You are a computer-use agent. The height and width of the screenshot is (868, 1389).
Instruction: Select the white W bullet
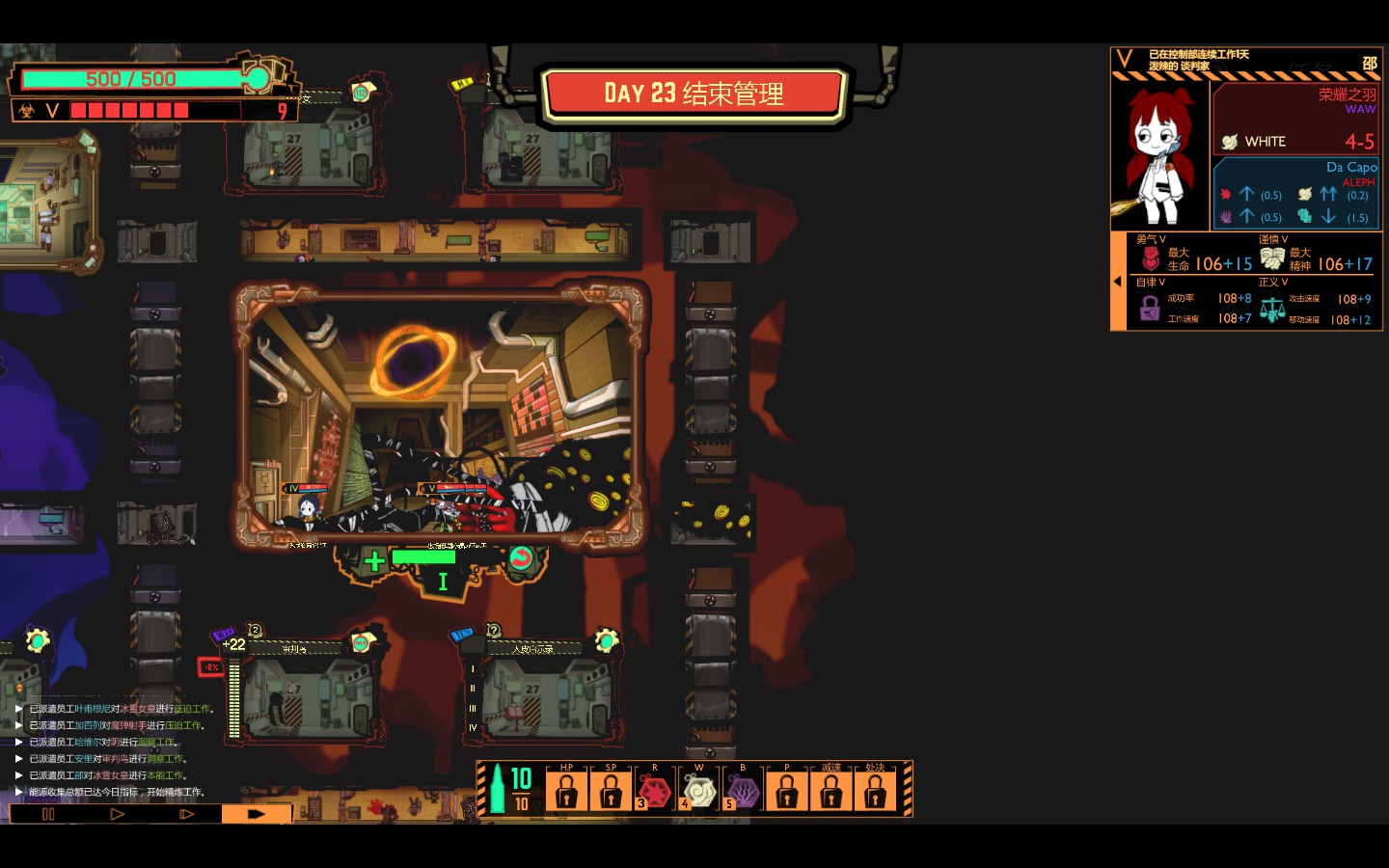[x=699, y=792]
